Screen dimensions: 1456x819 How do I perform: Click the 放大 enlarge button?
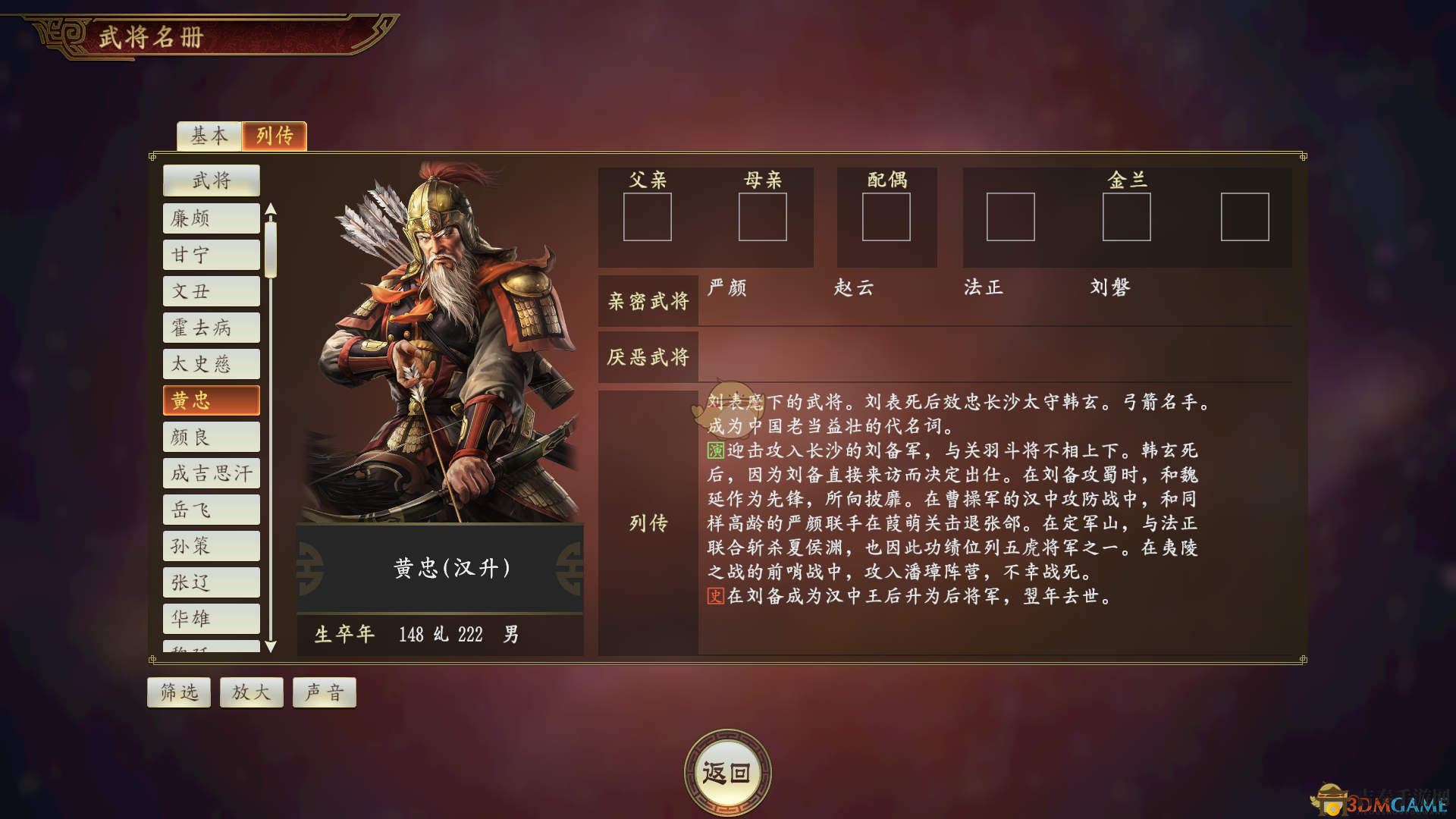[251, 692]
